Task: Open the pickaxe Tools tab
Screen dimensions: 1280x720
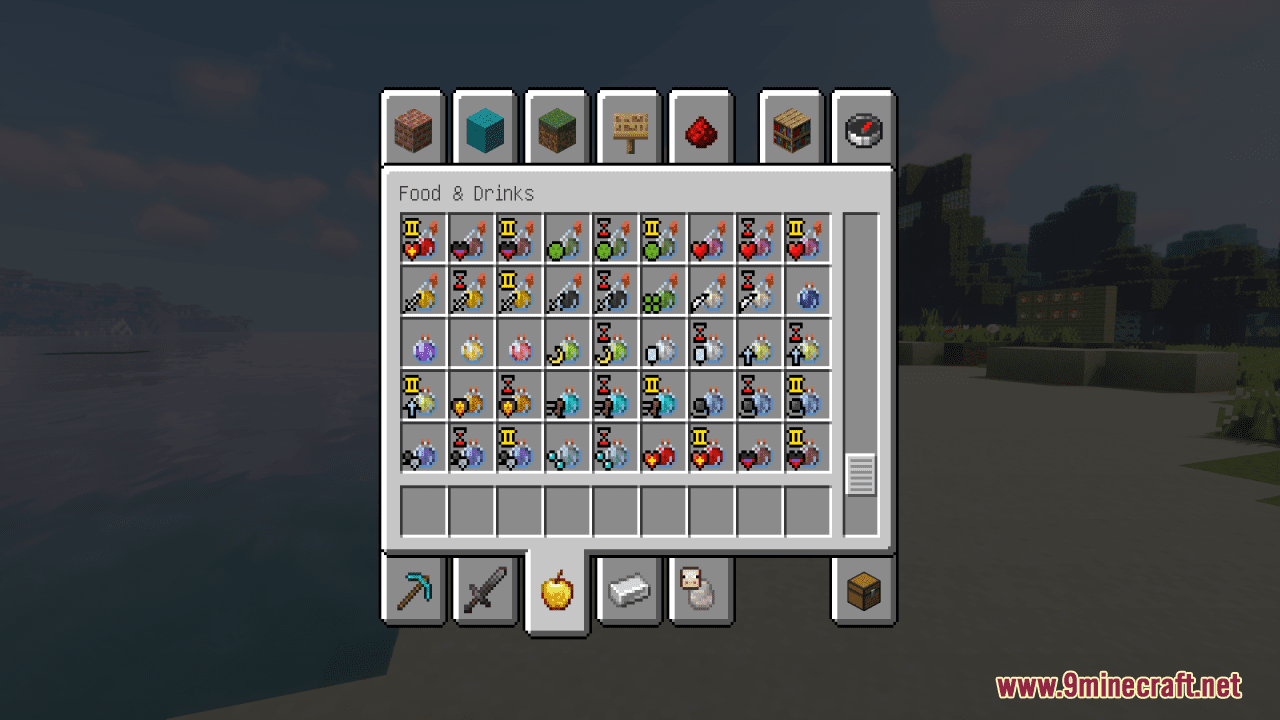Action: click(x=413, y=590)
